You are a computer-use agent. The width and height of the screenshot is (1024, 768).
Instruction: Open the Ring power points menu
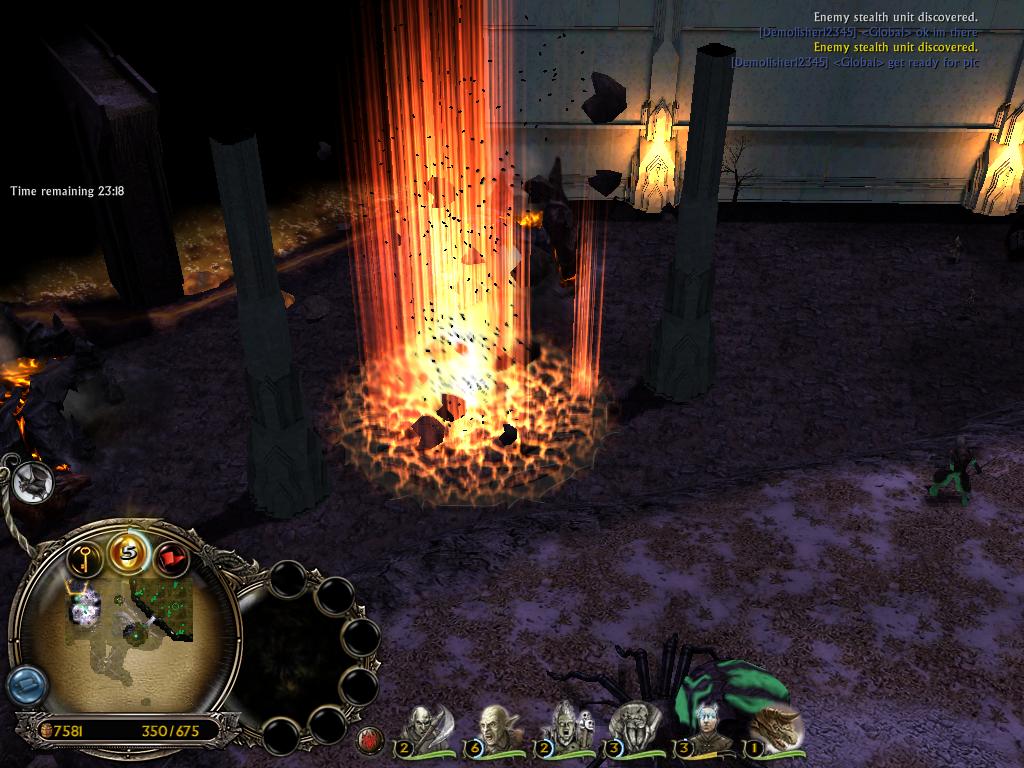point(128,552)
